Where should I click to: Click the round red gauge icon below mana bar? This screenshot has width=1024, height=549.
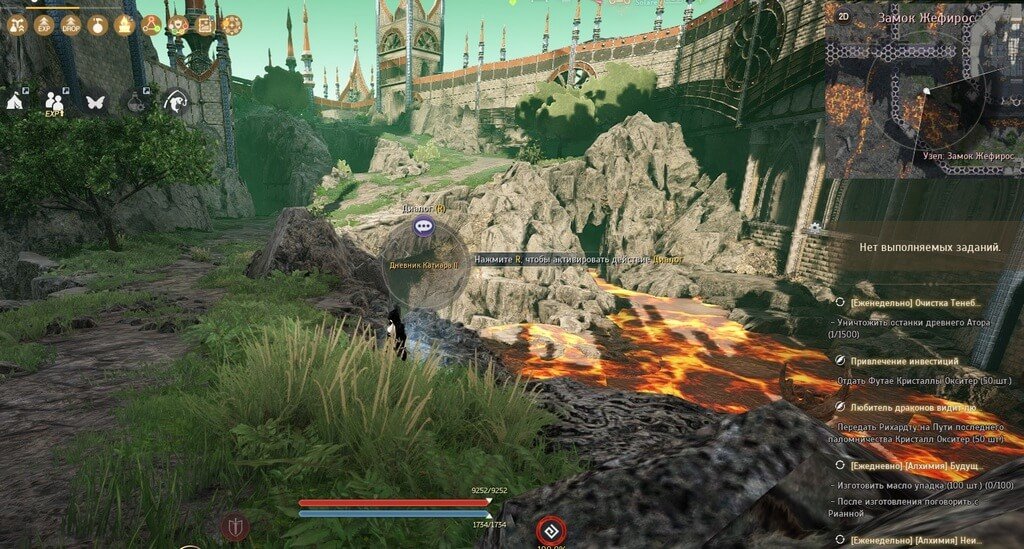click(x=549, y=530)
